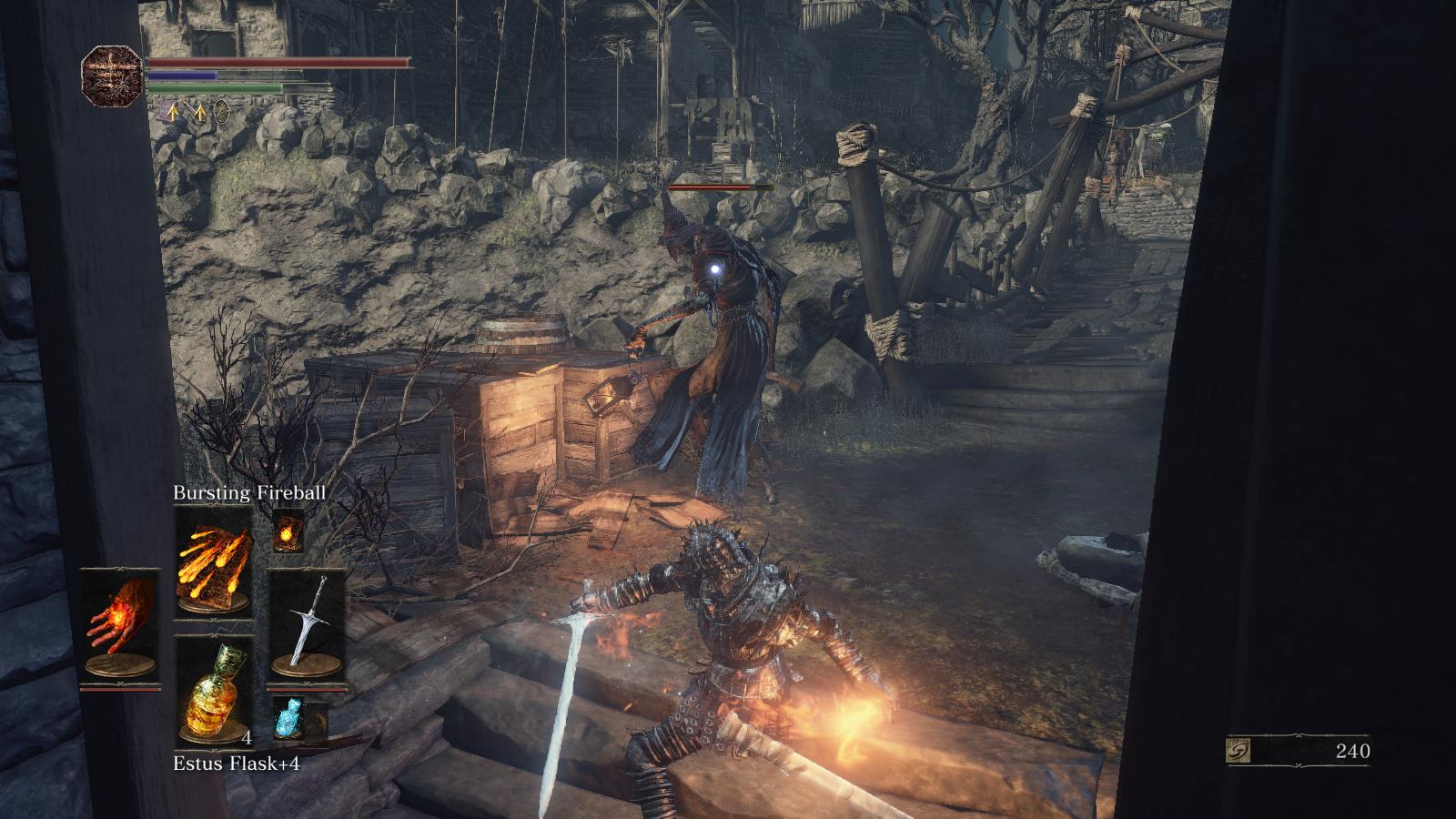Click the souls emblem beside the 240 counter

1240,751
